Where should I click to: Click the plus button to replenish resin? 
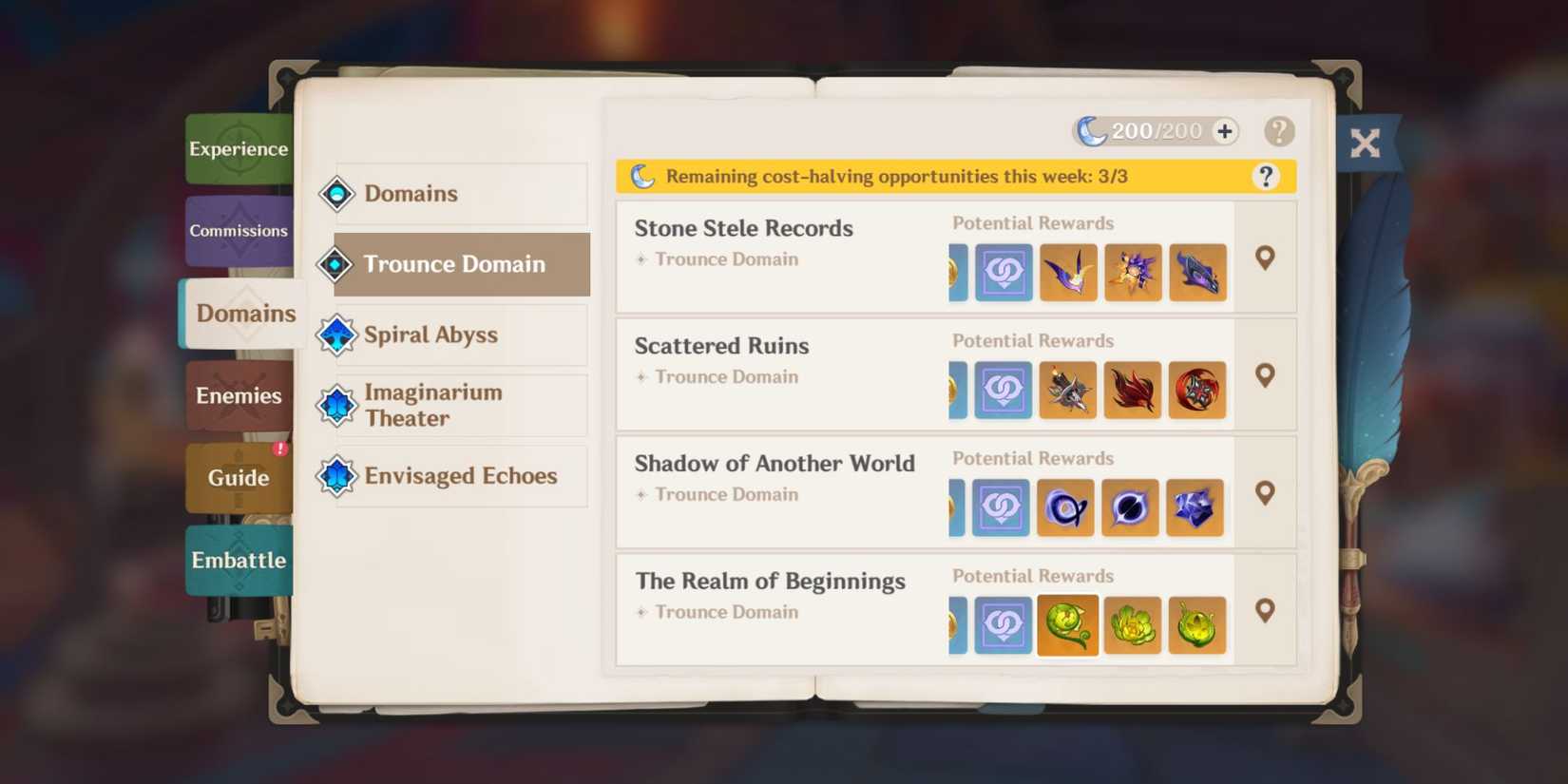(x=1224, y=131)
